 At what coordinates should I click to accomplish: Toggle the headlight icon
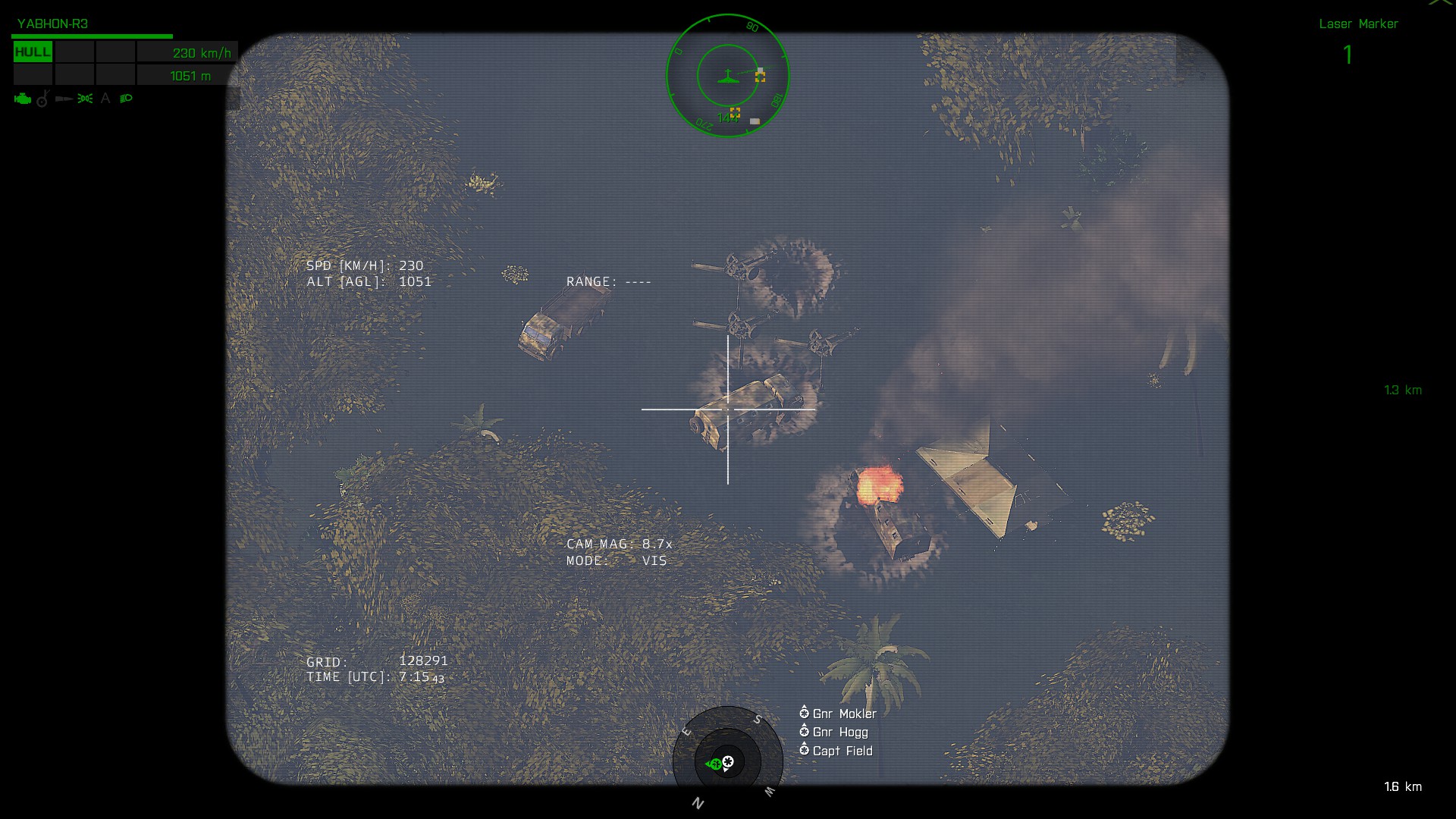point(127,99)
